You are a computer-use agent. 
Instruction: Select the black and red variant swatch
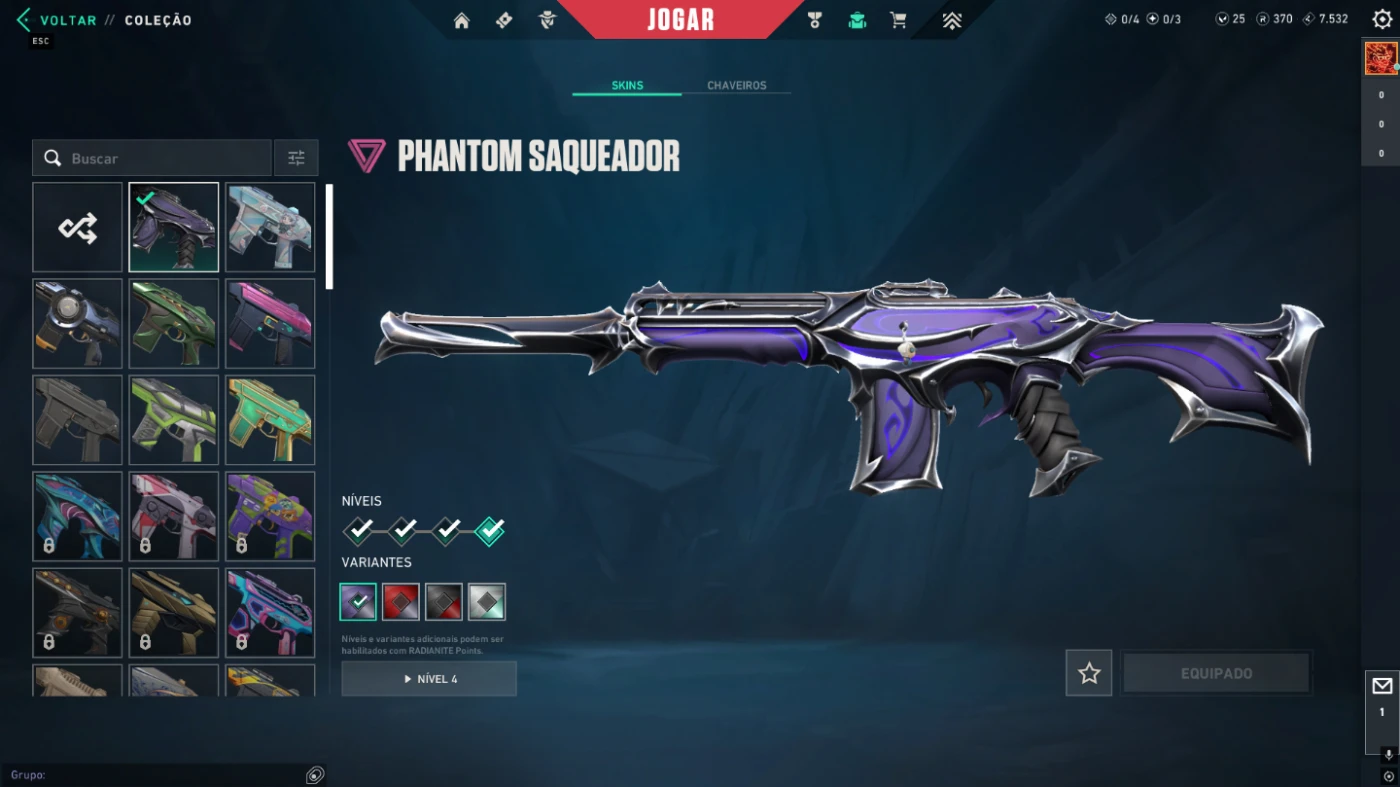444,602
